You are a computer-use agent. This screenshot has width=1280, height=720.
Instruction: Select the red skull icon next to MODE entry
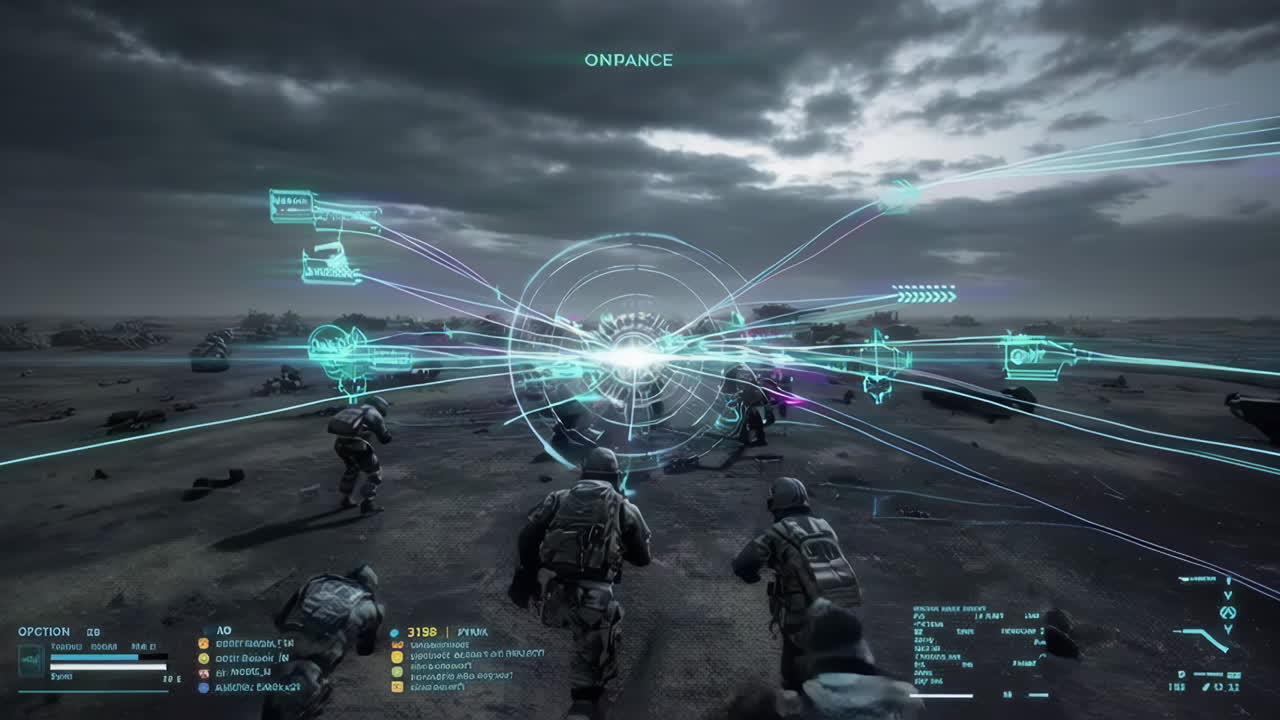coord(203,672)
